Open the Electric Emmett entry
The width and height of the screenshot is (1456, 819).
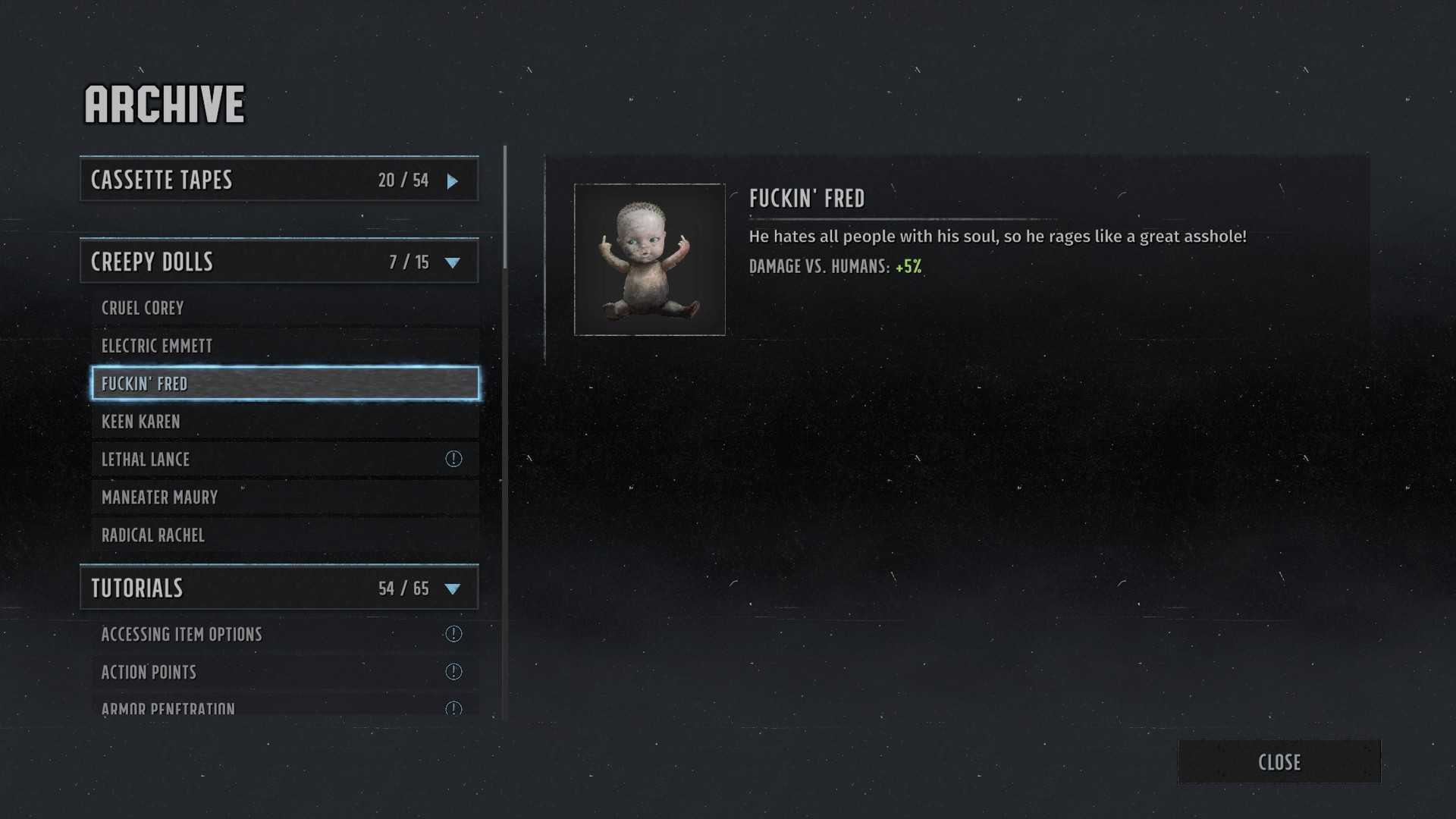pyautogui.click(x=284, y=346)
